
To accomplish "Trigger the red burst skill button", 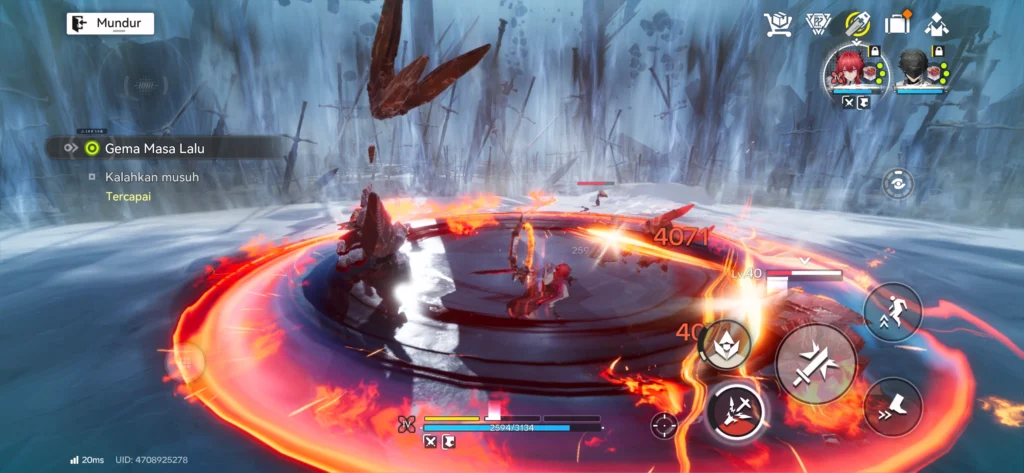I will tap(736, 412).
